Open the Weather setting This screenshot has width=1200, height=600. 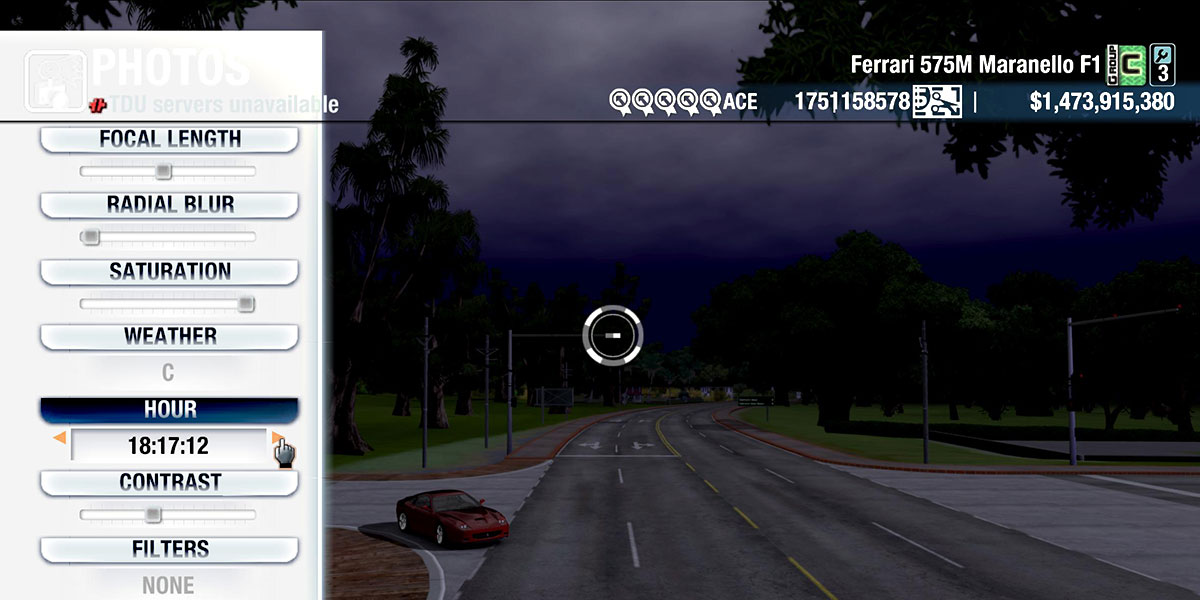coord(169,336)
